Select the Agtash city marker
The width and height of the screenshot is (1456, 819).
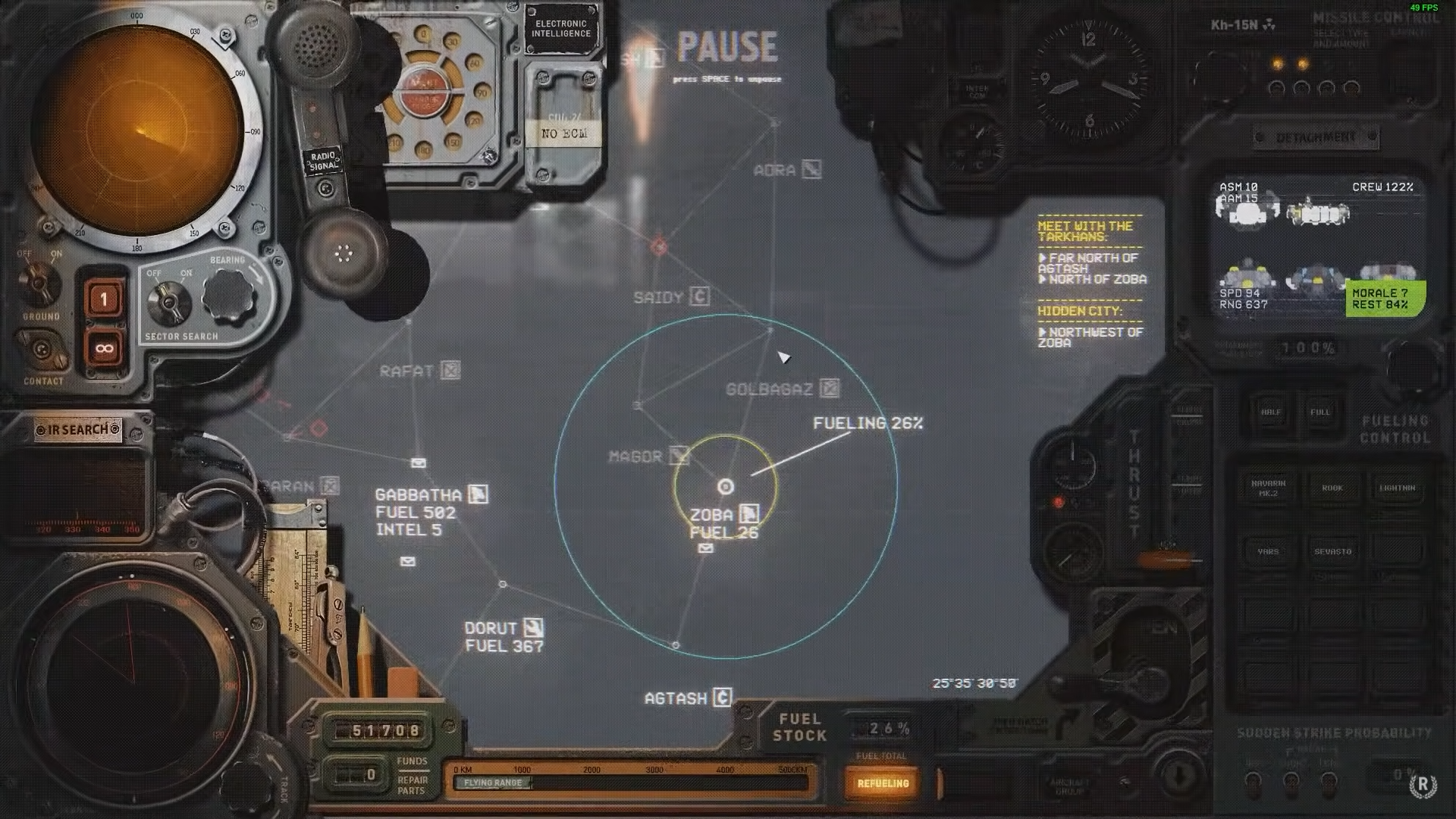pyautogui.click(x=722, y=698)
